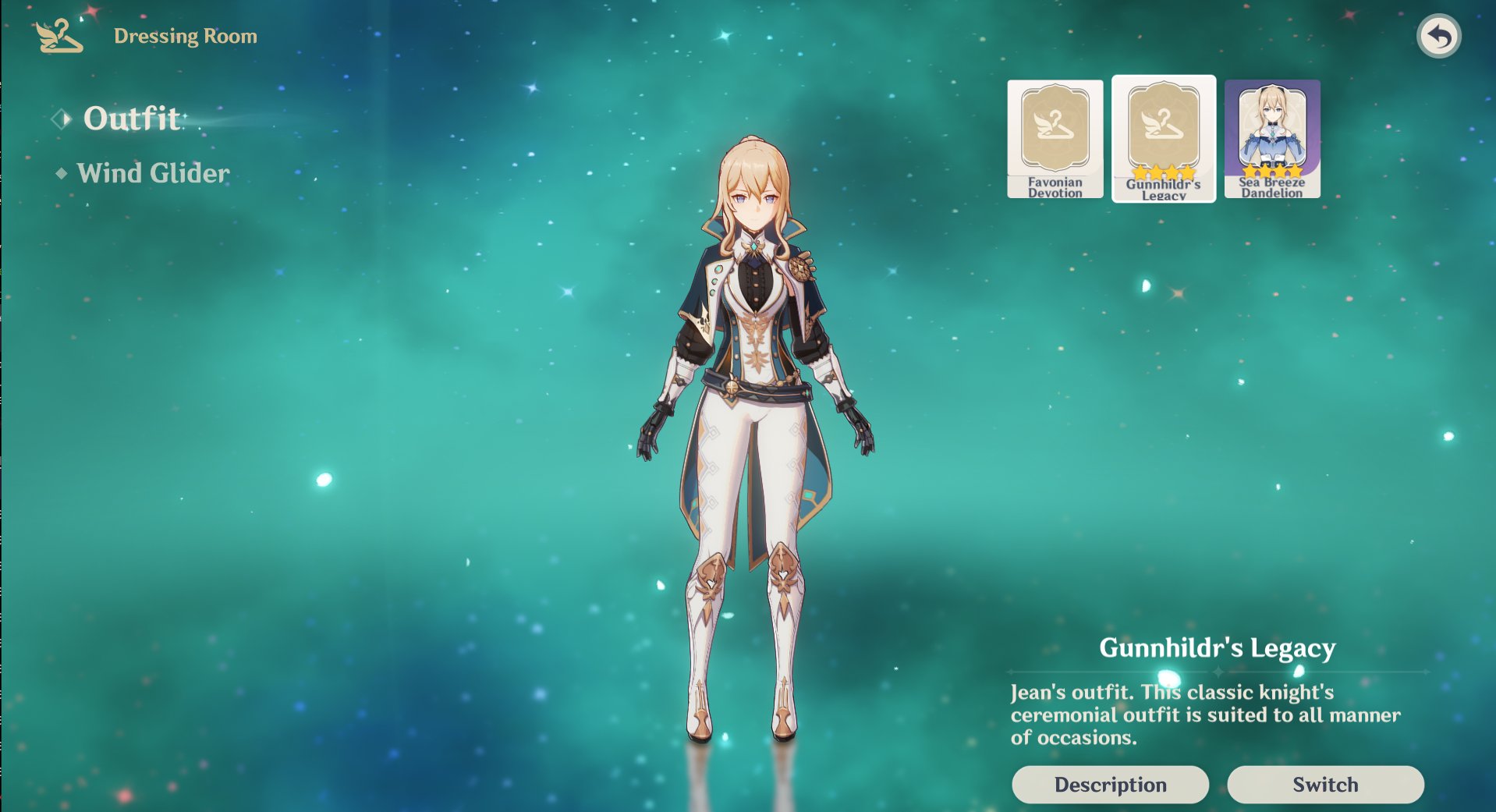The width and height of the screenshot is (1496, 812).
Task: Click the Switch button
Action: pyautogui.click(x=1325, y=784)
